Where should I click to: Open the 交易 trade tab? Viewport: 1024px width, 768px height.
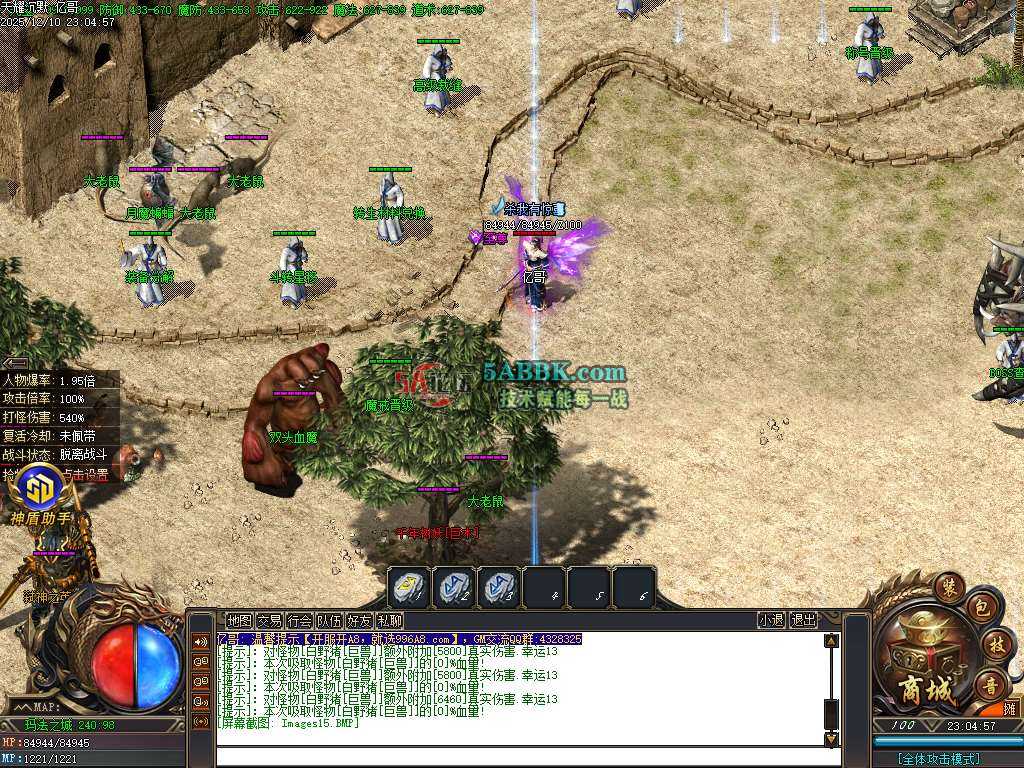pyautogui.click(x=269, y=621)
